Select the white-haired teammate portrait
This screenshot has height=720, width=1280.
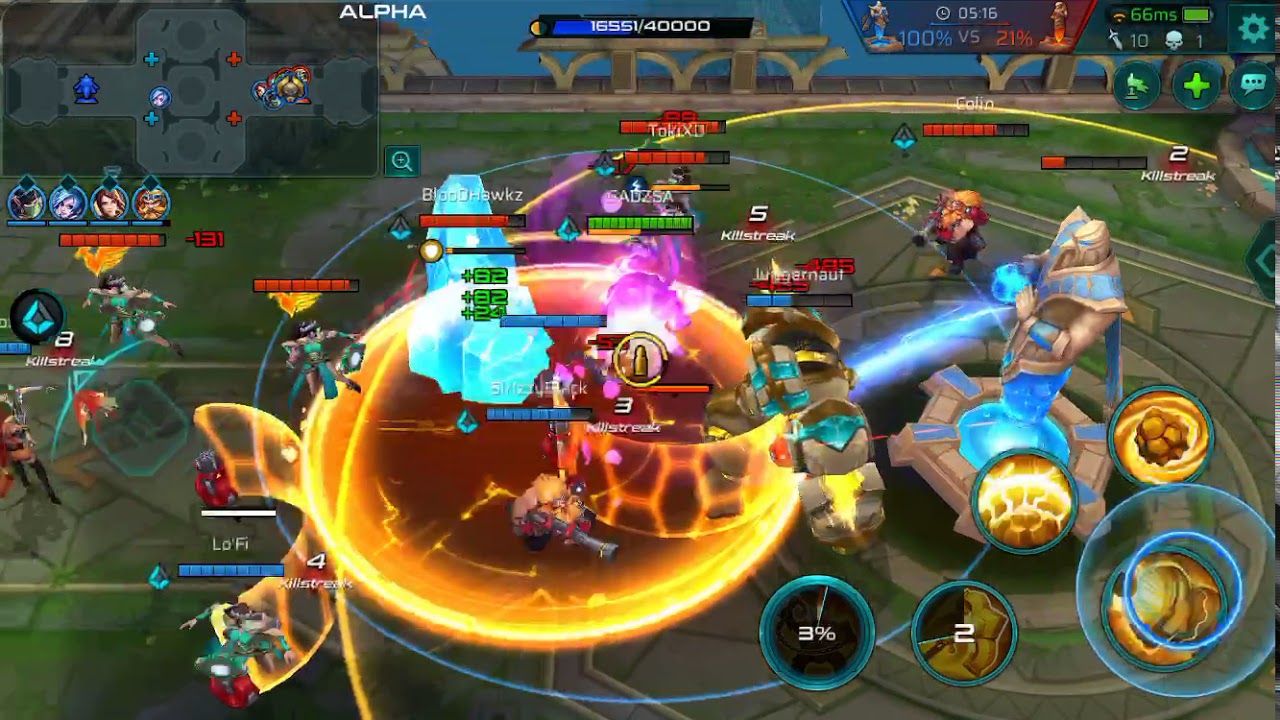click(68, 202)
